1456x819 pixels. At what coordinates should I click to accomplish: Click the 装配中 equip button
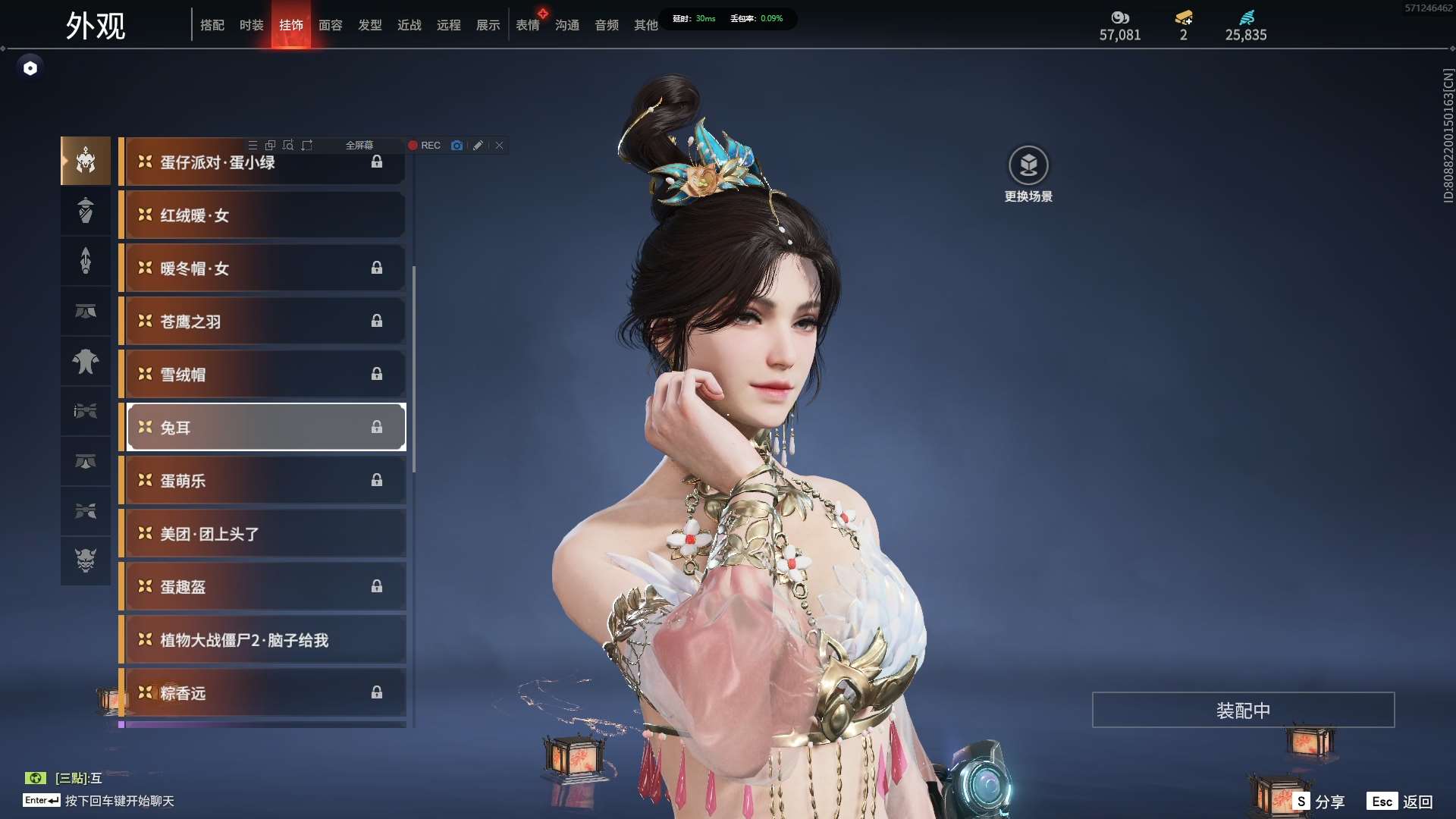[1243, 711]
